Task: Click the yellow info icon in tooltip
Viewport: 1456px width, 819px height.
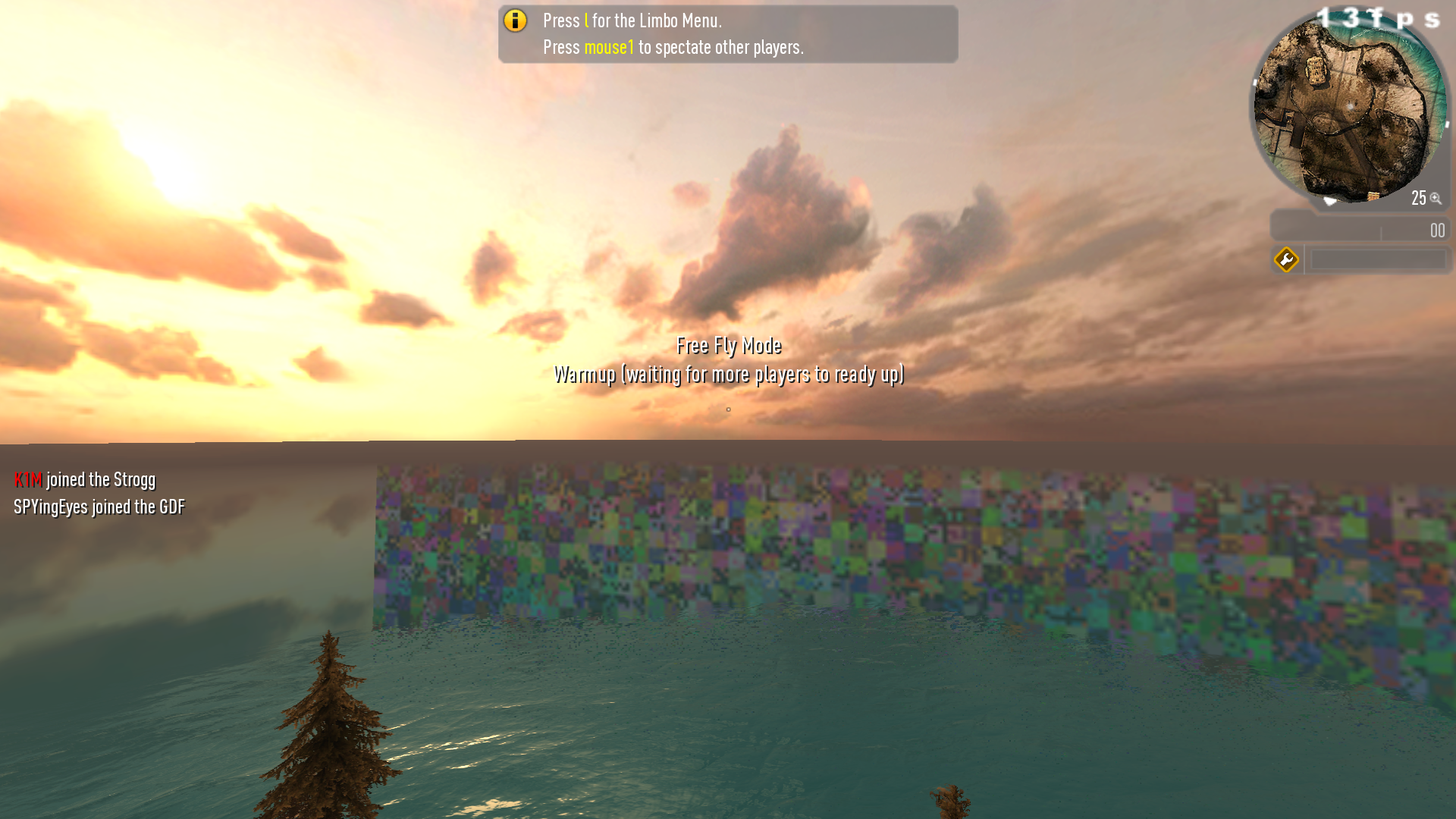Action: point(516,21)
